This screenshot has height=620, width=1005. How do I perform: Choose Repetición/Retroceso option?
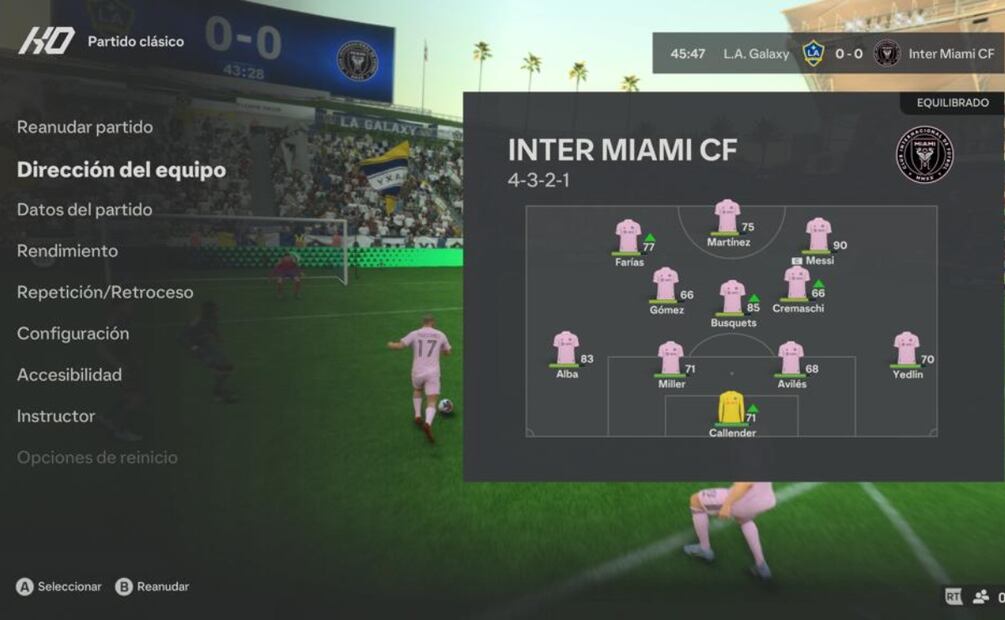point(105,292)
